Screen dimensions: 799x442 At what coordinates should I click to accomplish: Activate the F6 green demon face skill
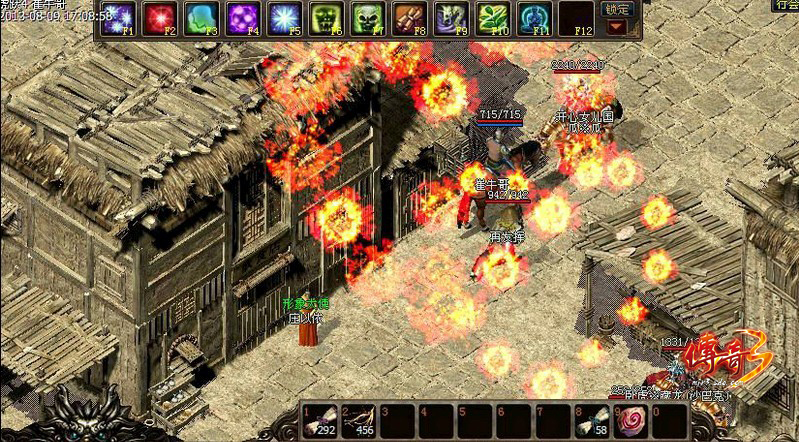(x=326, y=18)
